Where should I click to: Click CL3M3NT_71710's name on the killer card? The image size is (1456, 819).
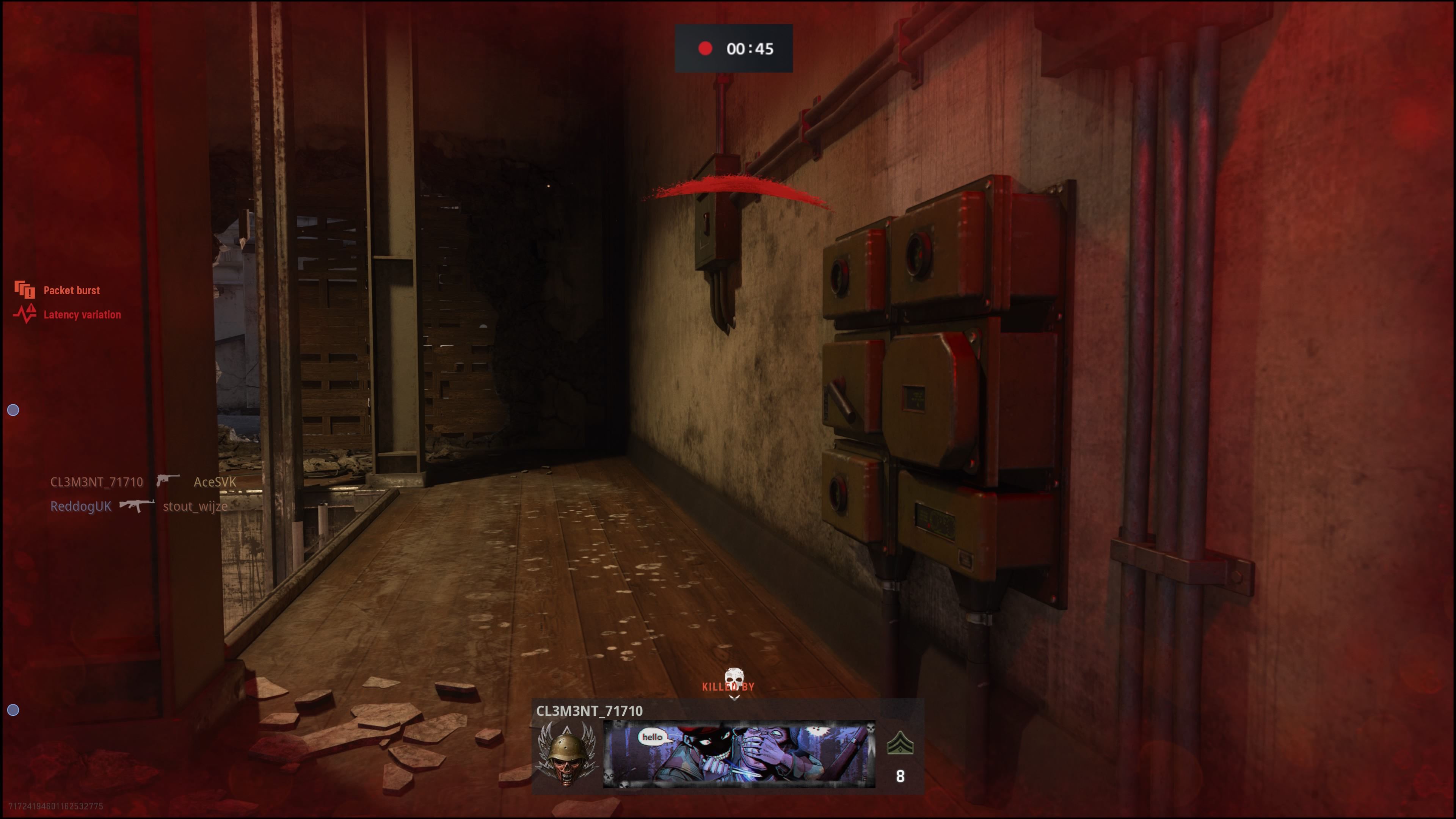coord(589,711)
